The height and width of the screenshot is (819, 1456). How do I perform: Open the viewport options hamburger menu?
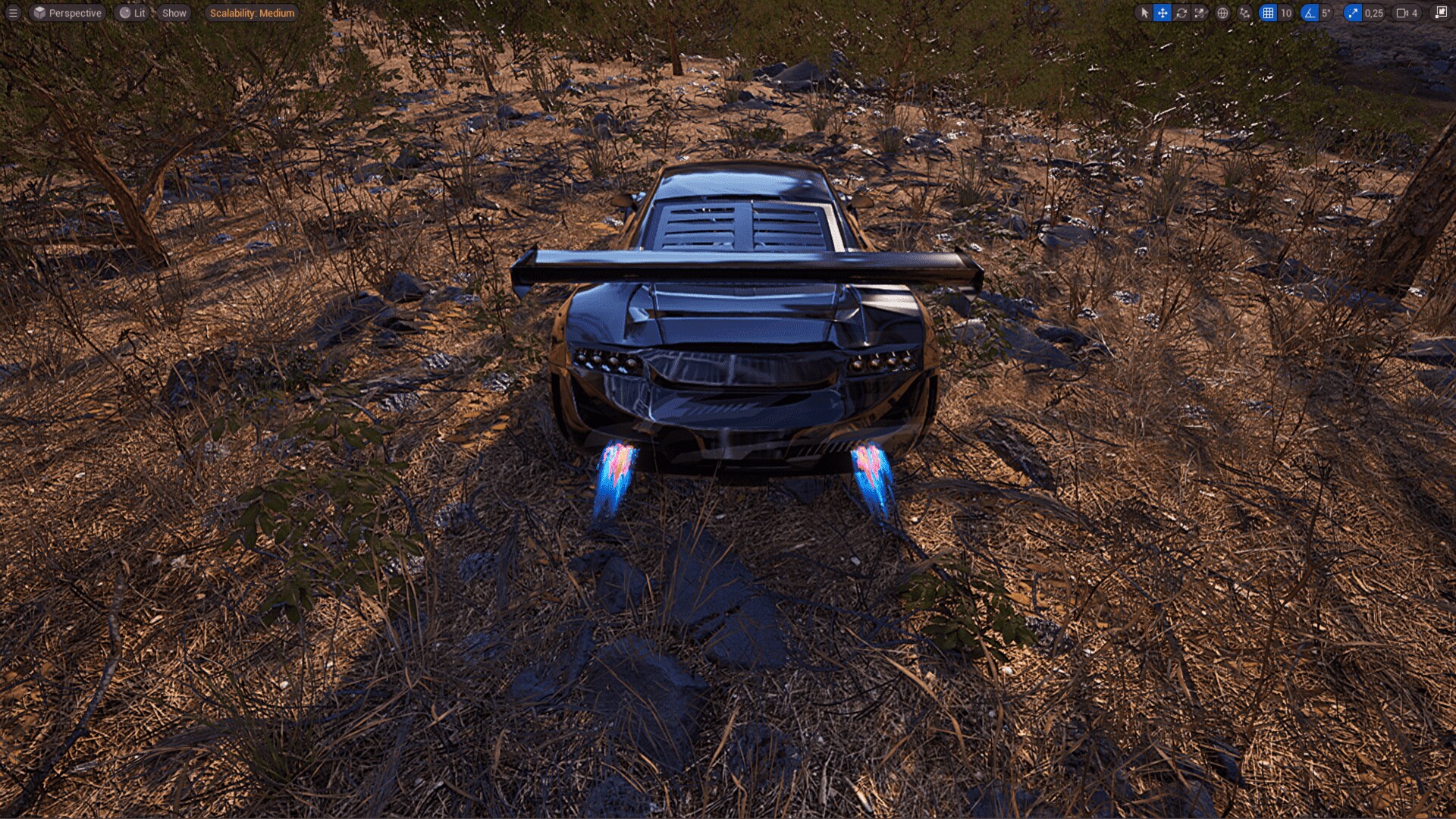[x=14, y=13]
